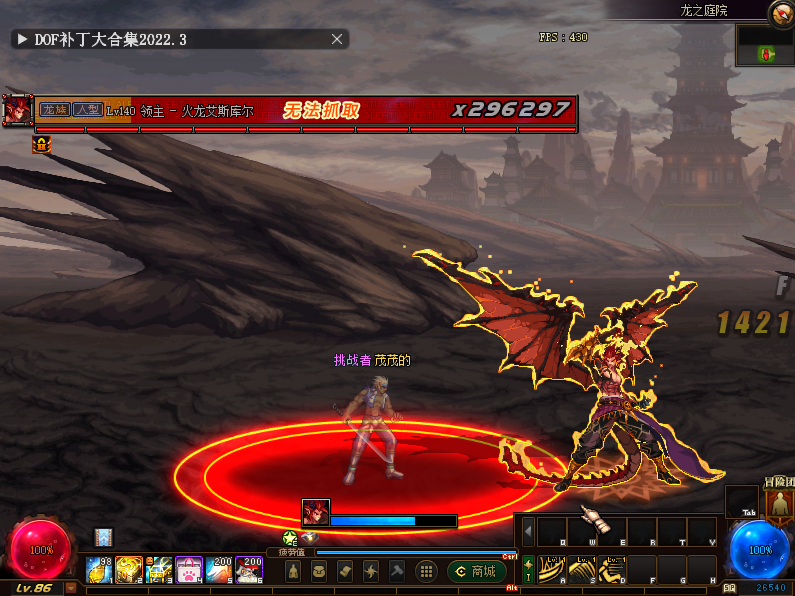Open the 商城 shop button

476,571
